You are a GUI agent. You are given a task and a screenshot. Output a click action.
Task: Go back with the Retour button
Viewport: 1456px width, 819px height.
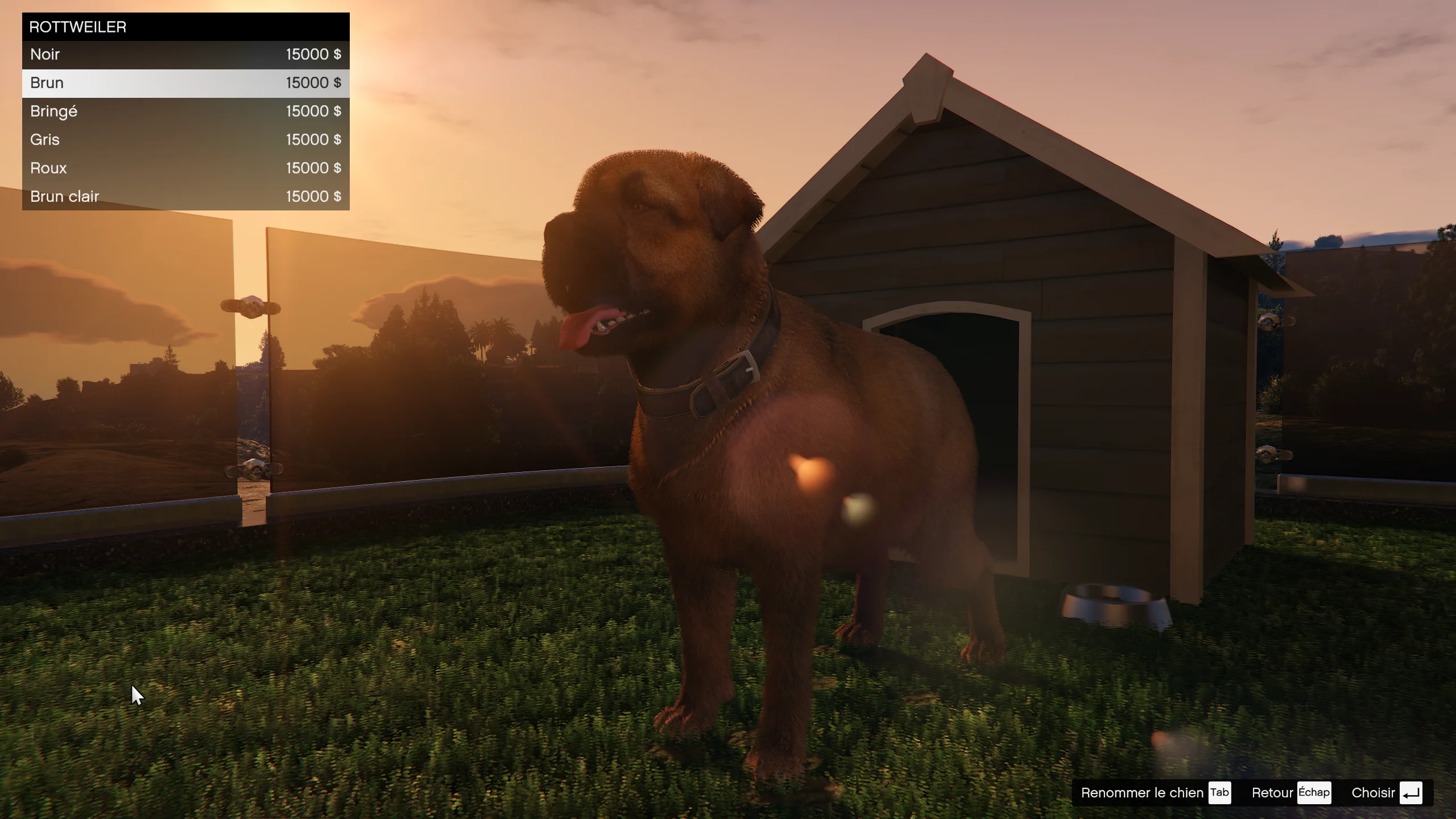(1290, 793)
